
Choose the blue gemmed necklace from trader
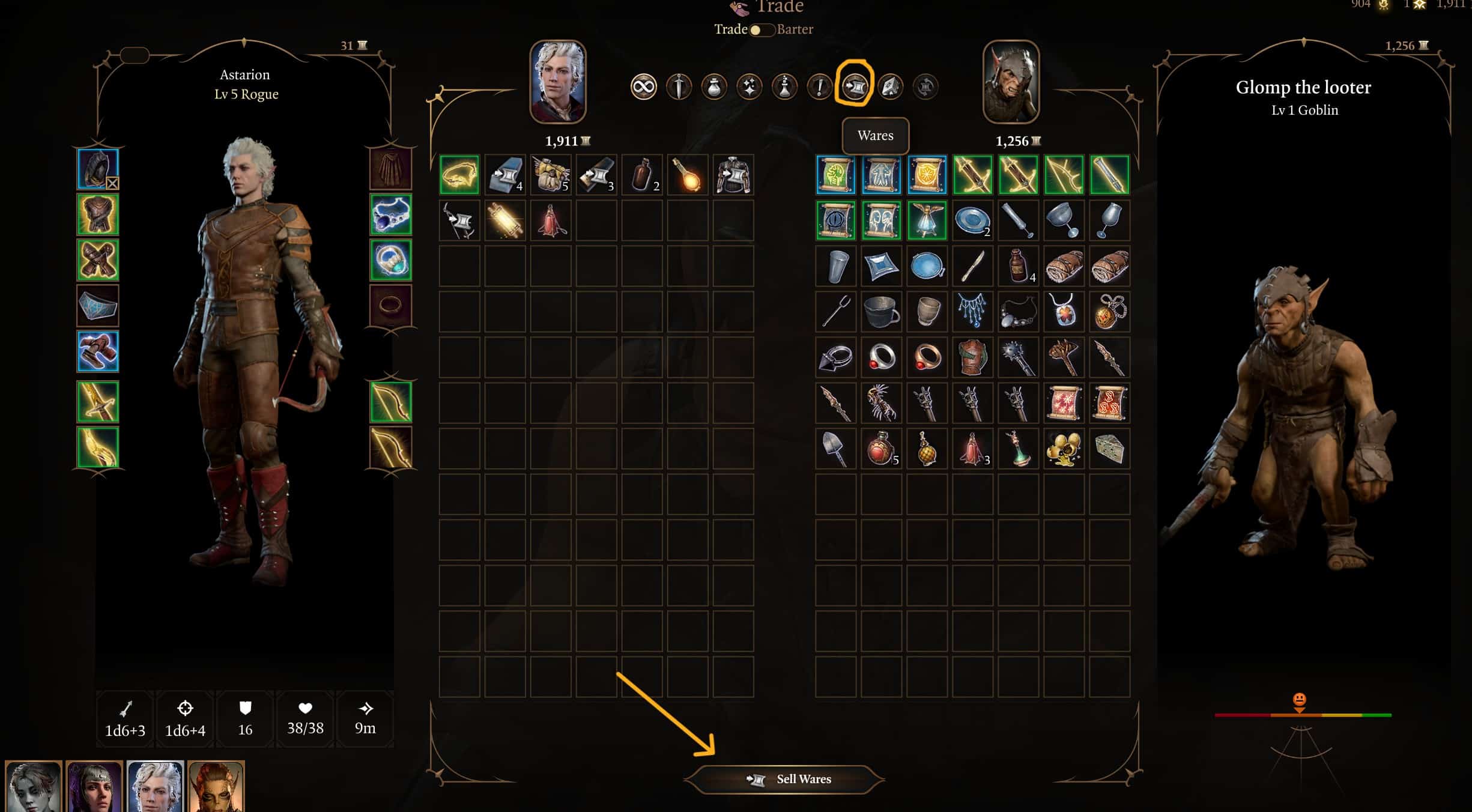point(972,312)
